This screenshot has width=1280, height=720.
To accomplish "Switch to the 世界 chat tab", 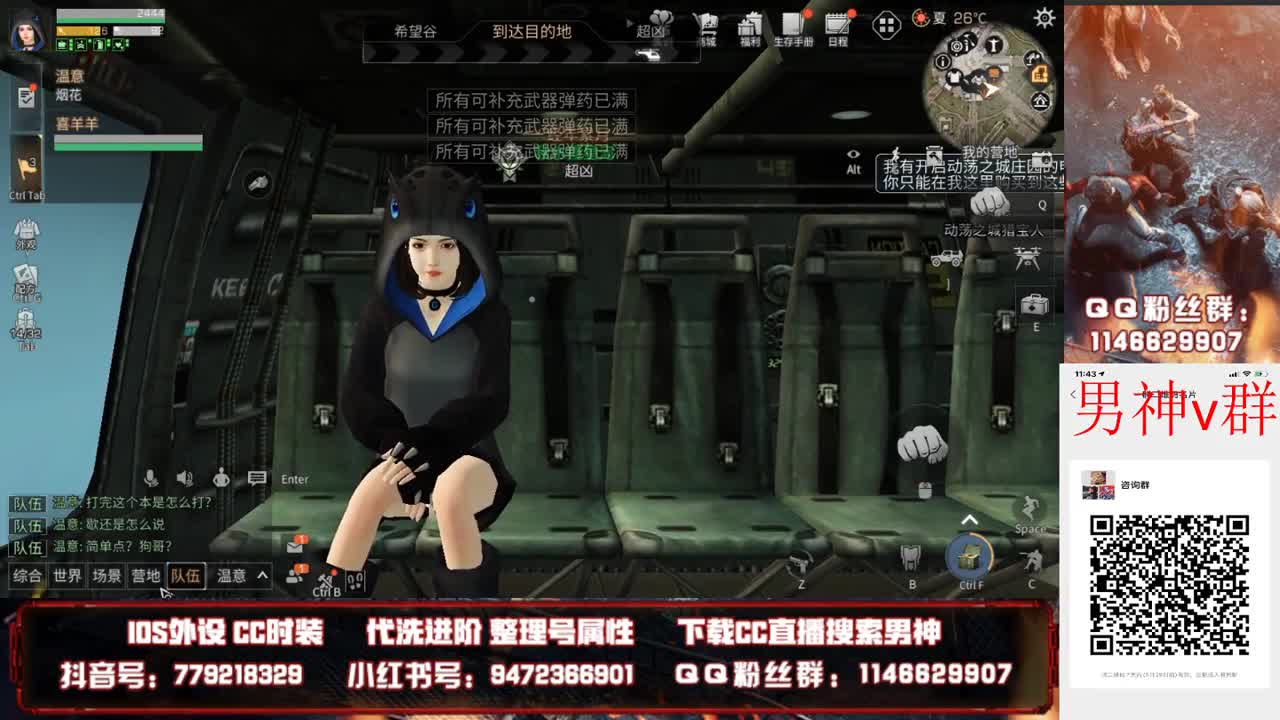I will click(65, 577).
